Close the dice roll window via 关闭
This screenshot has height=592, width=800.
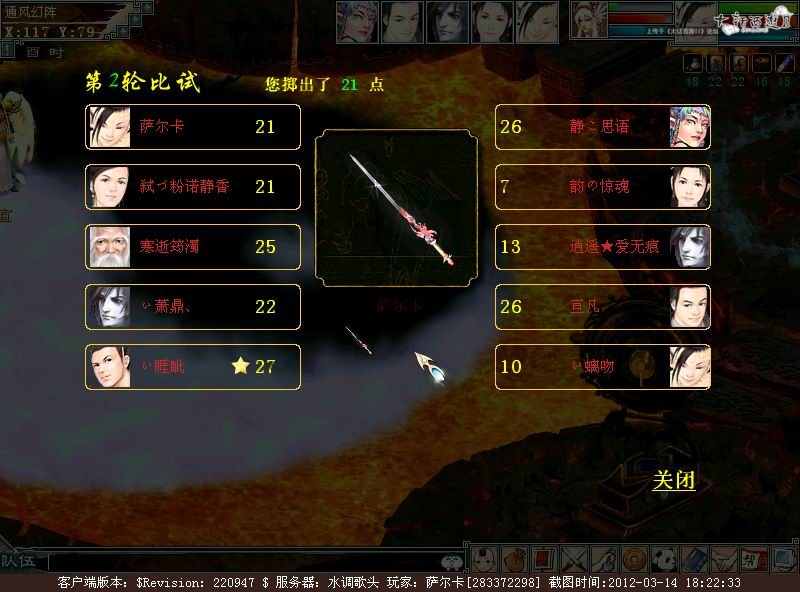[673, 481]
